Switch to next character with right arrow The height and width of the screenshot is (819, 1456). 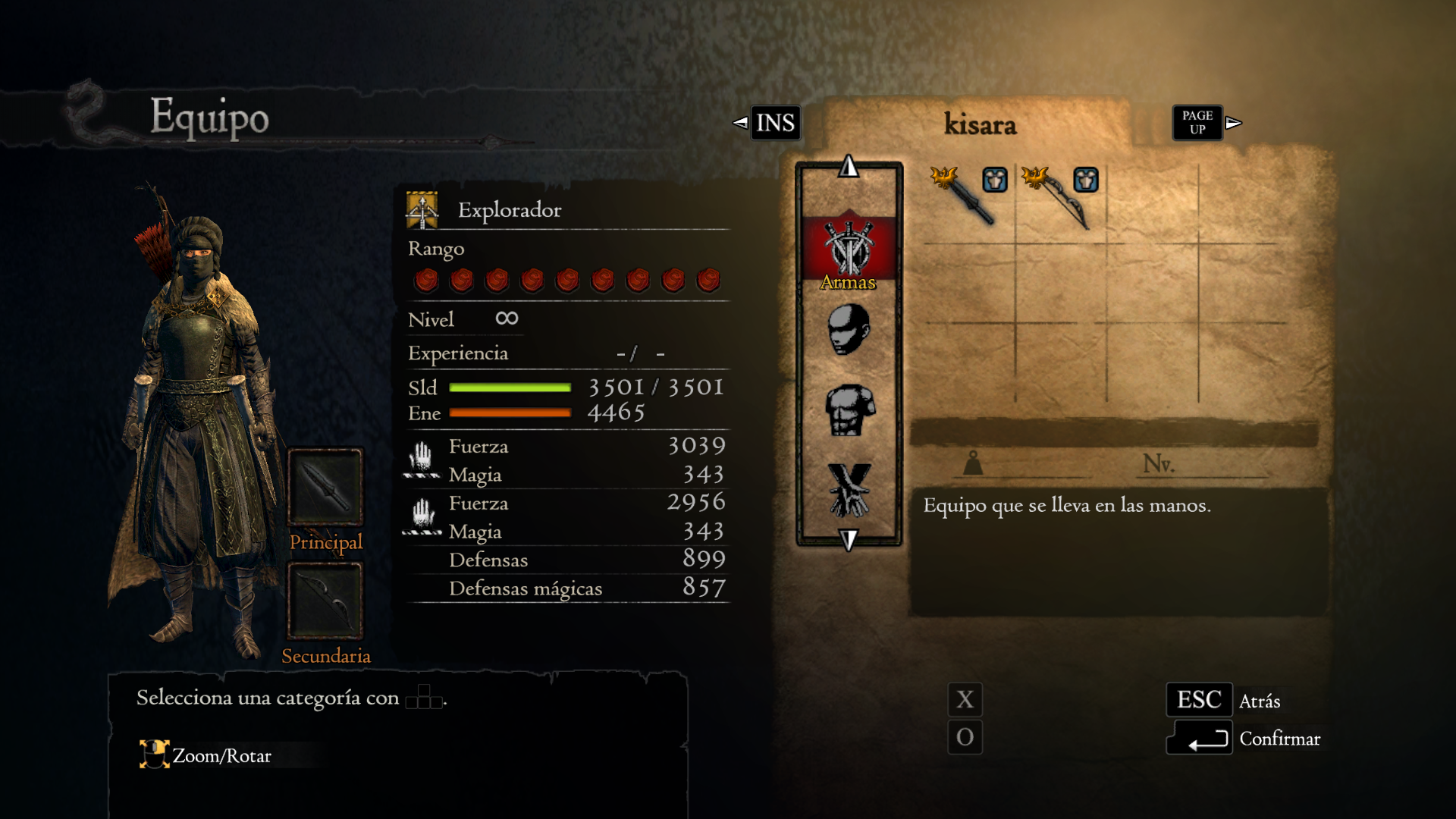(x=1234, y=123)
